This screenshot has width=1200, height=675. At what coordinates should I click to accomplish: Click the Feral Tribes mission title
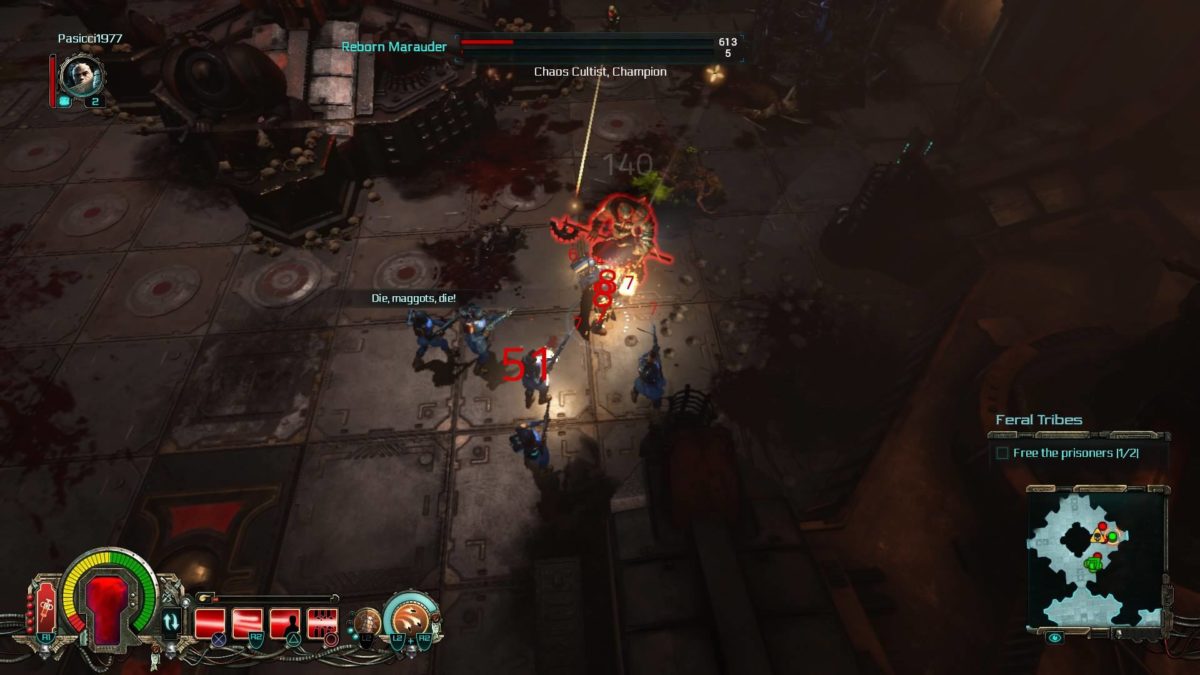pyautogui.click(x=1038, y=420)
